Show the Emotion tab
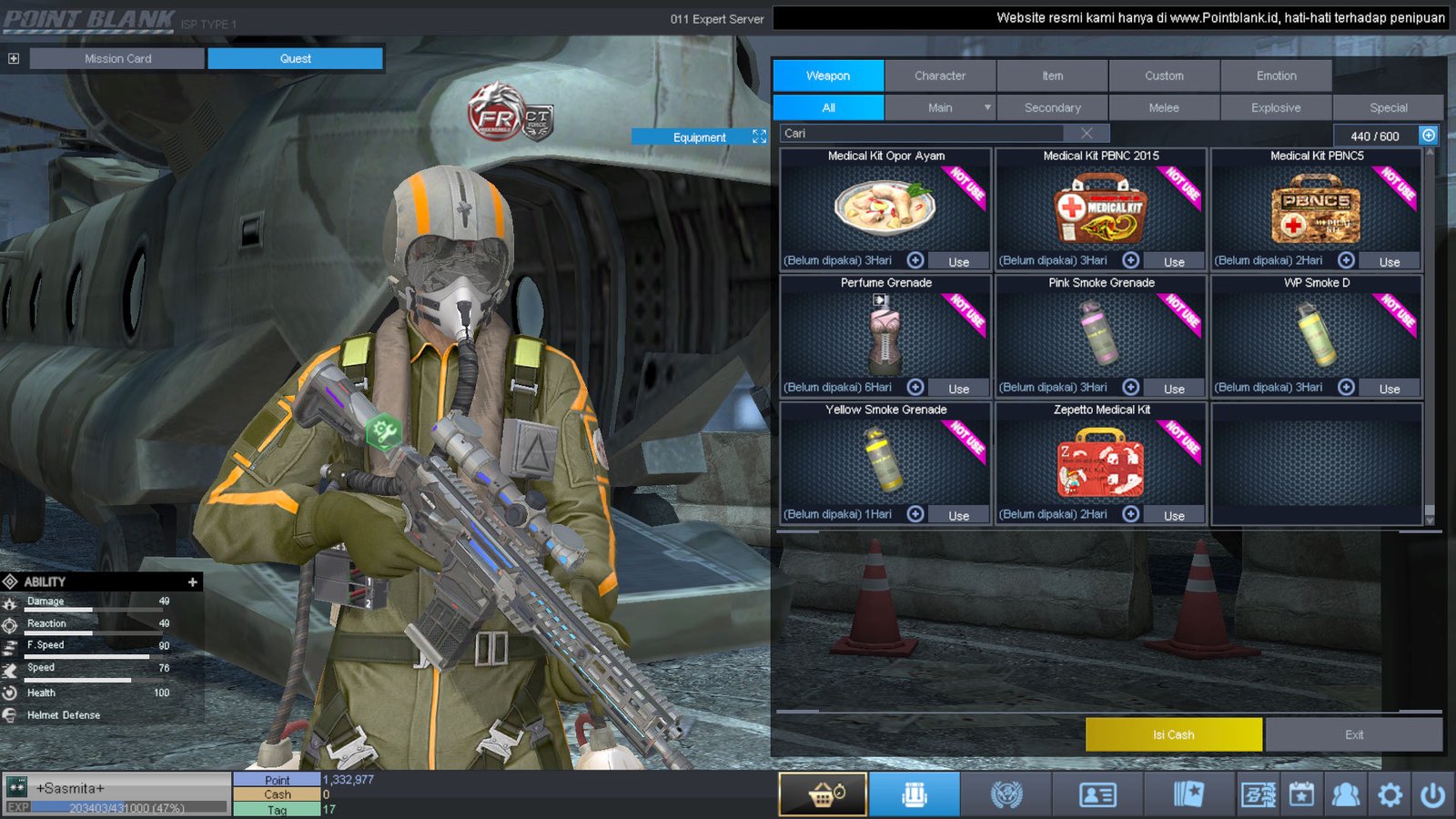Image resolution: width=1456 pixels, height=819 pixels. click(x=1276, y=76)
